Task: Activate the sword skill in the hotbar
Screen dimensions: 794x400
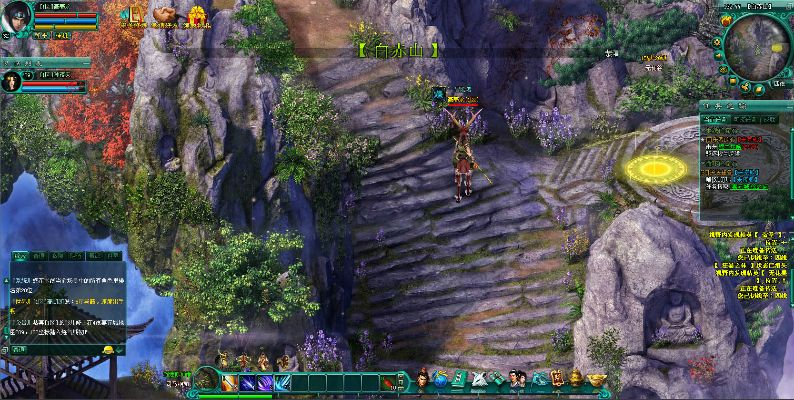Action: (230, 381)
